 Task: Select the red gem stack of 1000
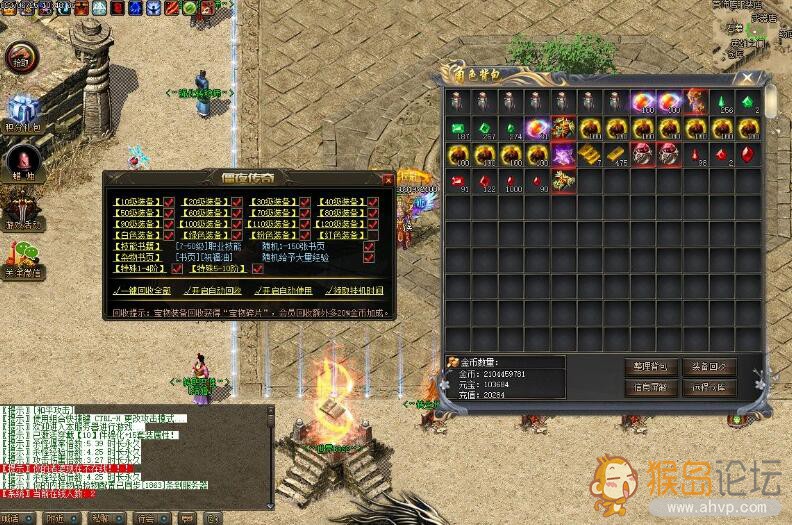512,181
